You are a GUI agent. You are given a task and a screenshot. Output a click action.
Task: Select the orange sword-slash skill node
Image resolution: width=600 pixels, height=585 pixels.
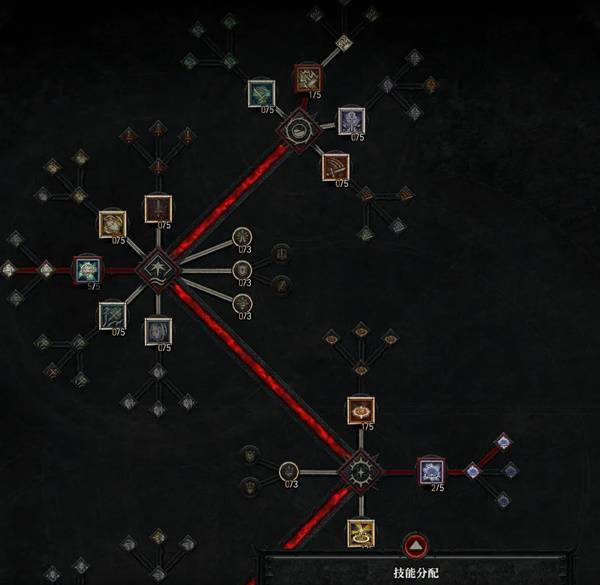pyautogui.click(x=336, y=166)
